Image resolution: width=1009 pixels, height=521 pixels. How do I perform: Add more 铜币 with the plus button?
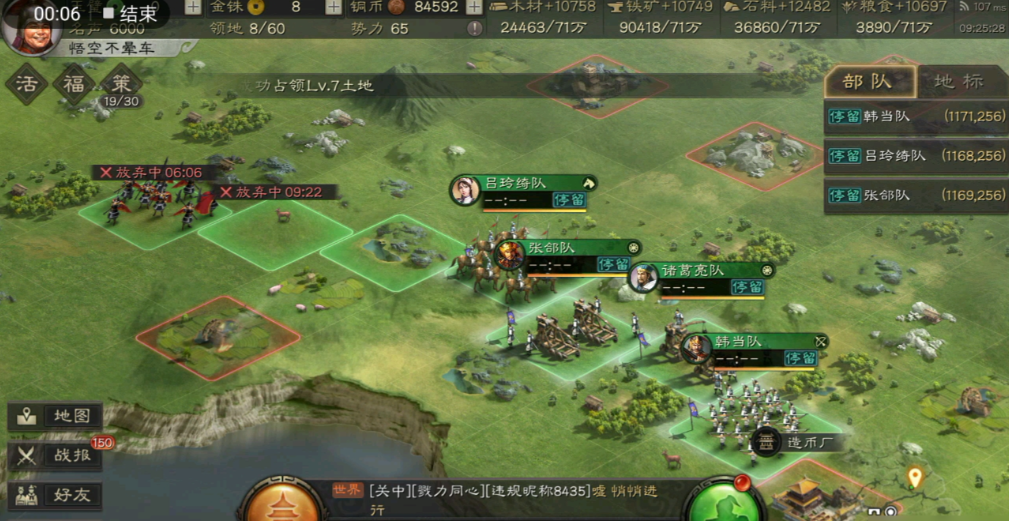[x=473, y=7]
